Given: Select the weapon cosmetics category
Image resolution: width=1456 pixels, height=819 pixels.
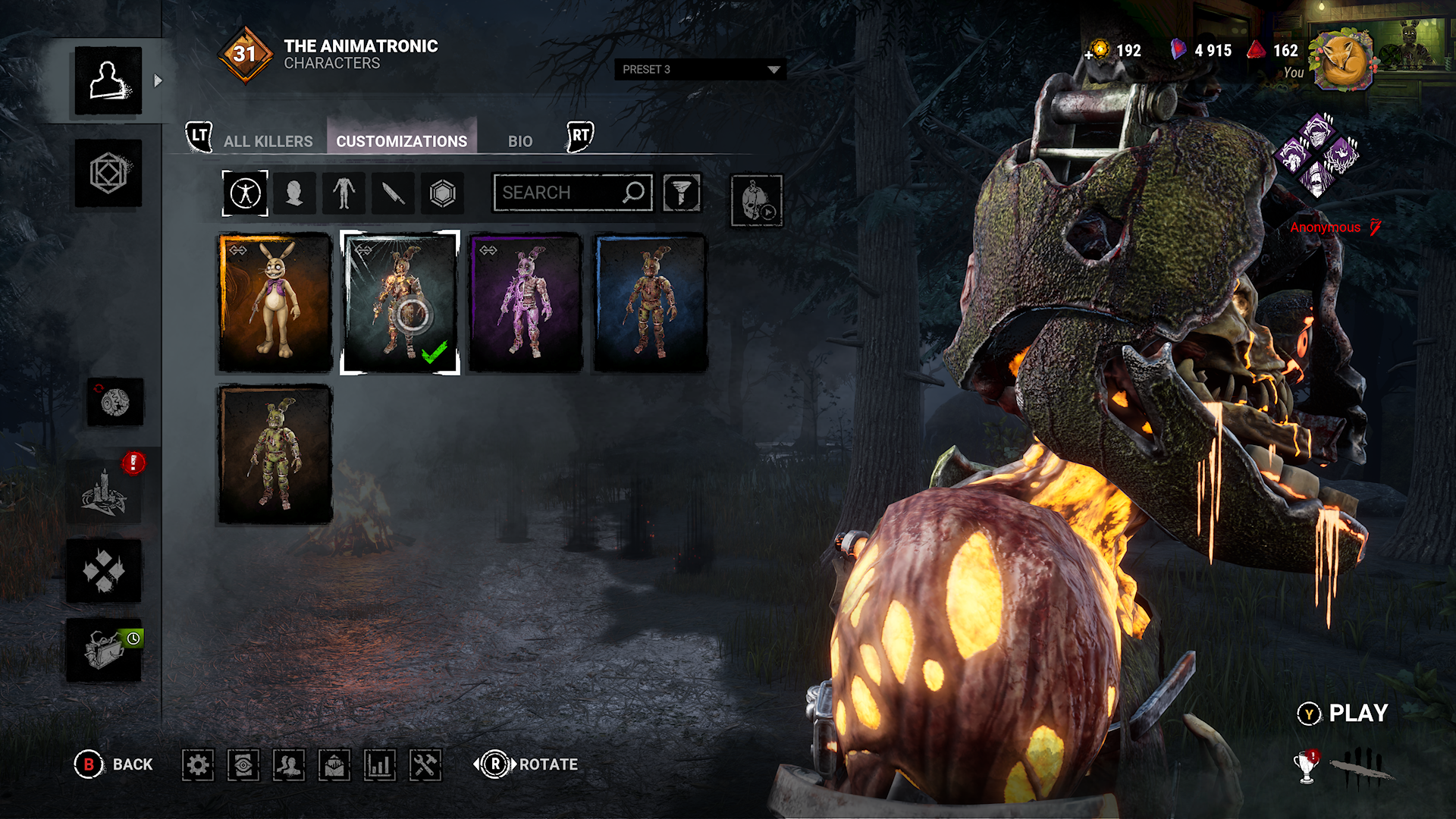Looking at the screenshot, I should click(x=393, y=193).
